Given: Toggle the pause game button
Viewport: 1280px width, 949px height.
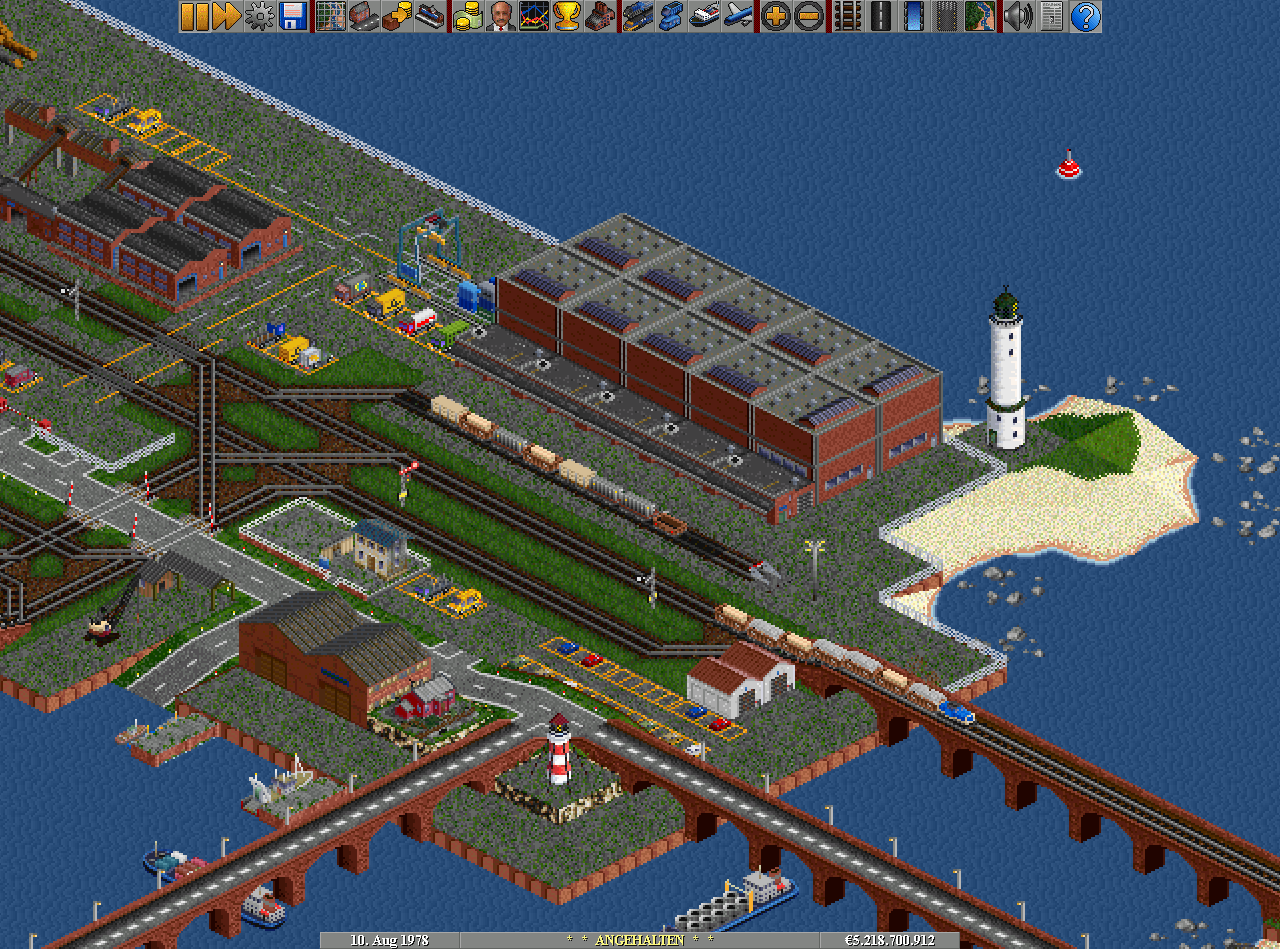Looking at the screenshot, I should tap(194, 16).
